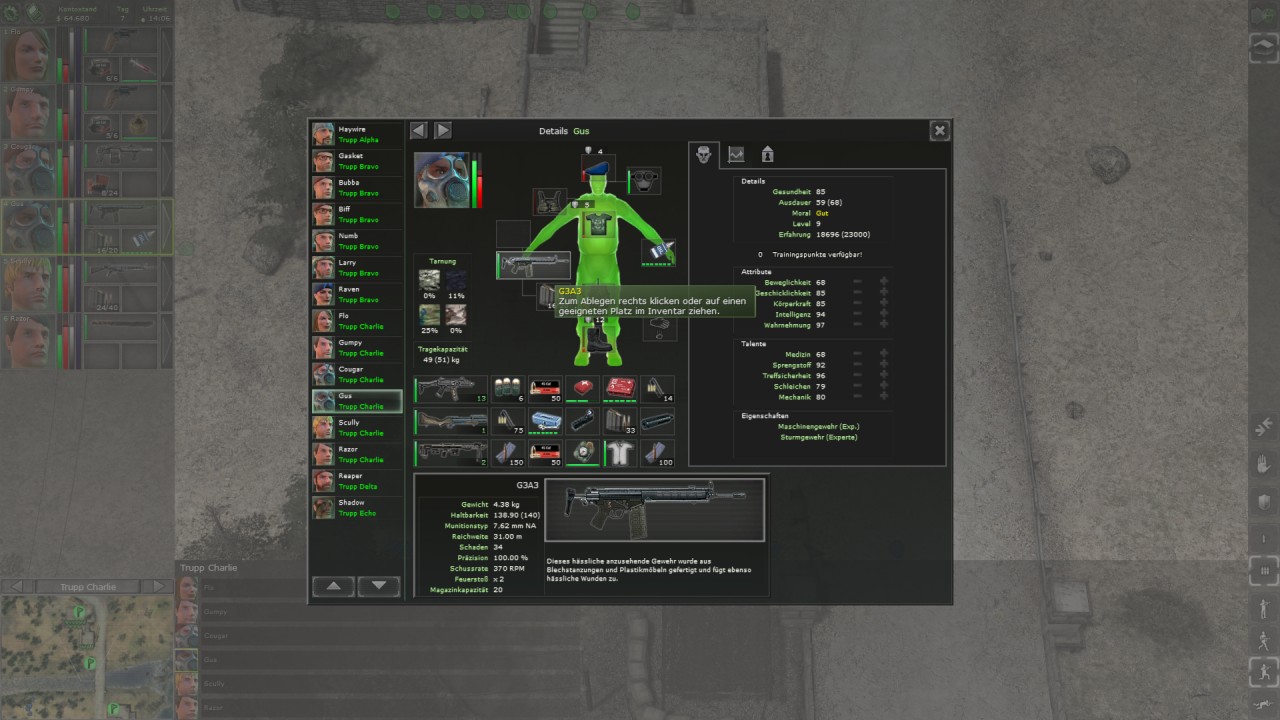
Task: Close the Details window
Action: point(939,131)
